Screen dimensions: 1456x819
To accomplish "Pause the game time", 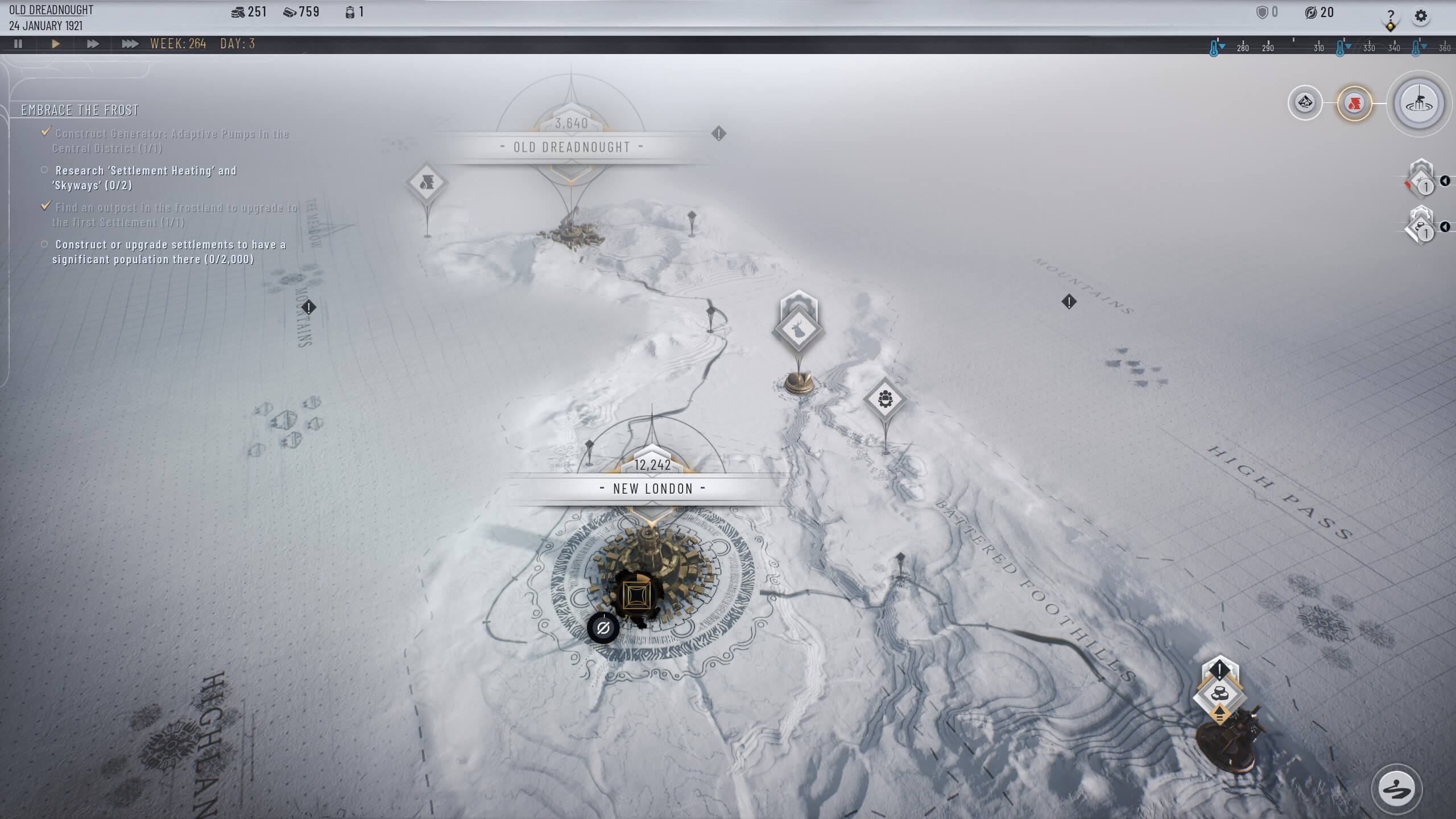I will coord(18,44).
